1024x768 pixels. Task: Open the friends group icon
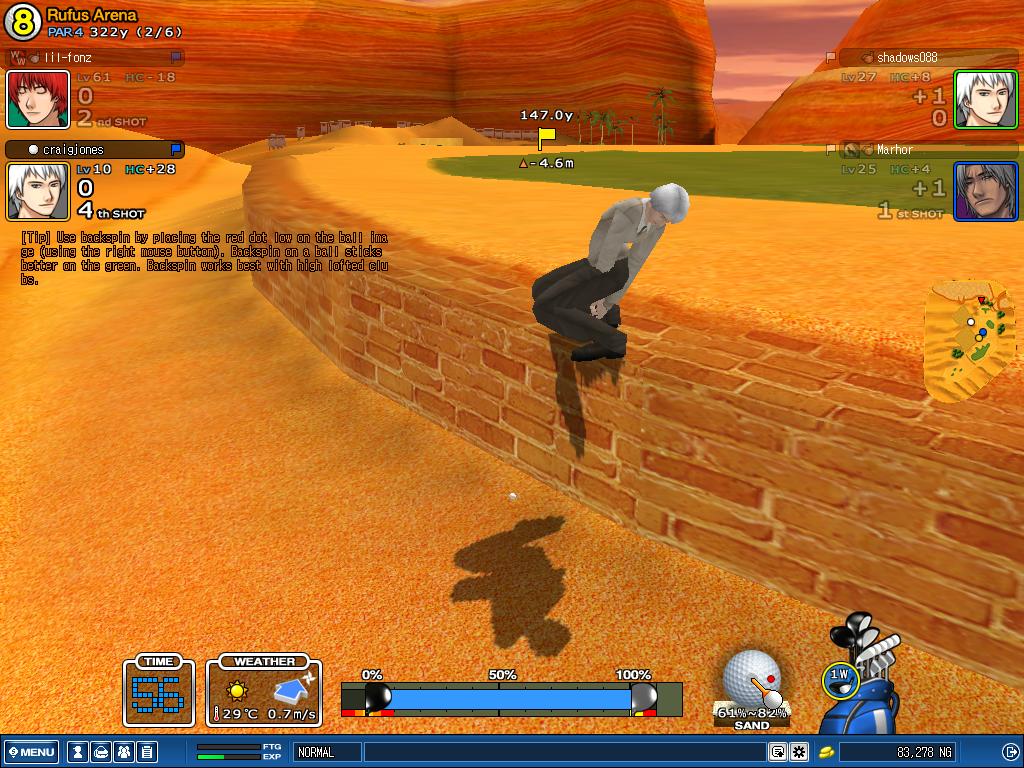pyautogui.click(x=124, y=752)
